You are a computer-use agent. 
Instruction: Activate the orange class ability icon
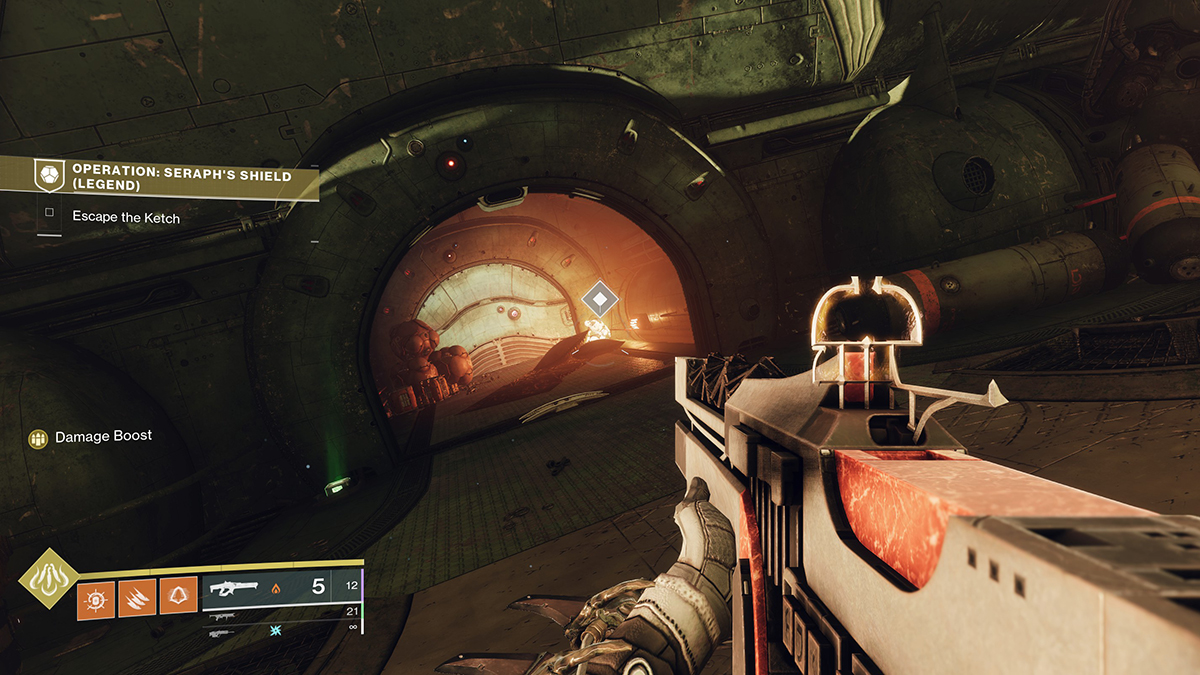[x=178, y=597]
